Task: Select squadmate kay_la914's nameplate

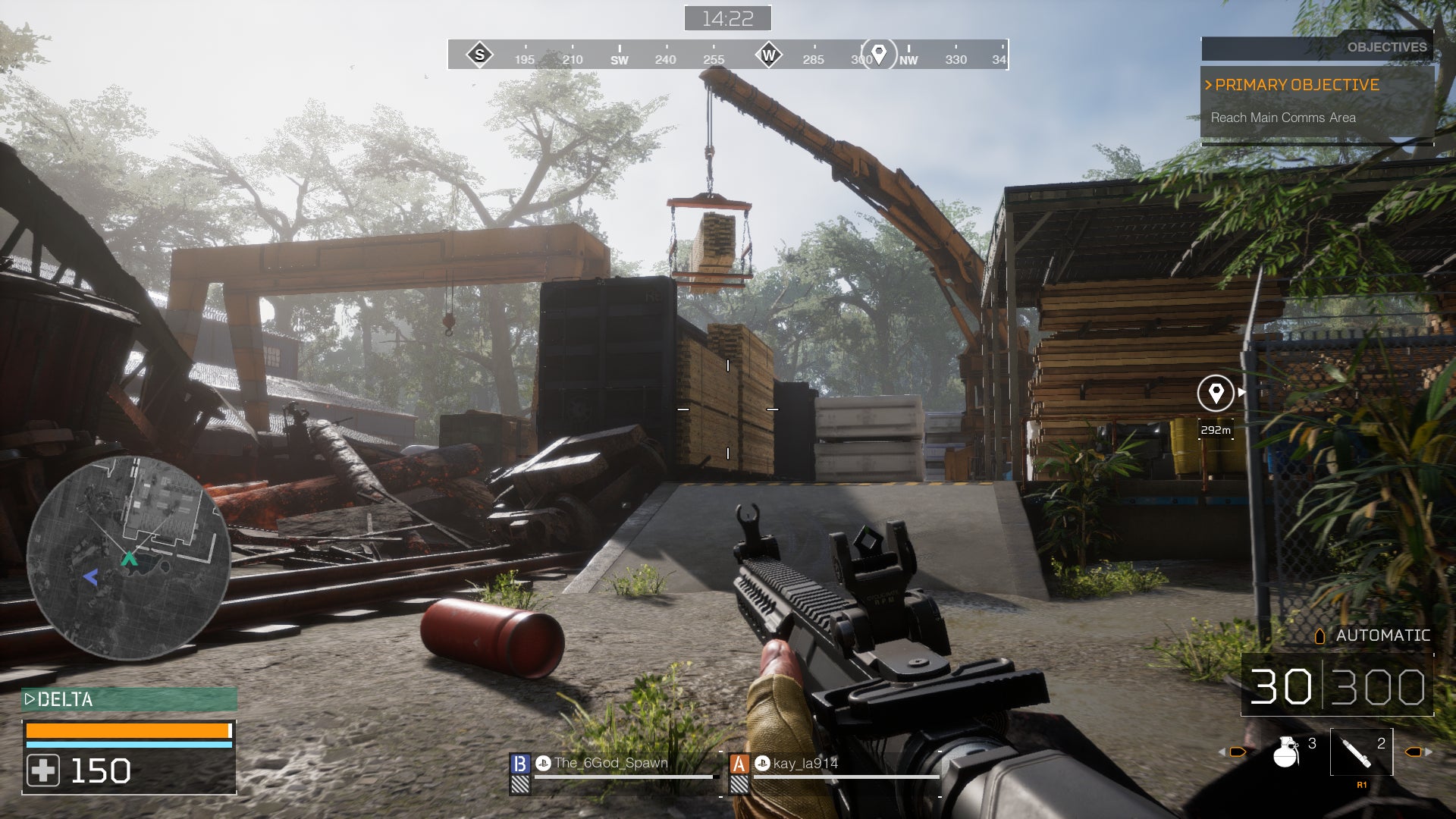Action: click(x=806, y=764)
